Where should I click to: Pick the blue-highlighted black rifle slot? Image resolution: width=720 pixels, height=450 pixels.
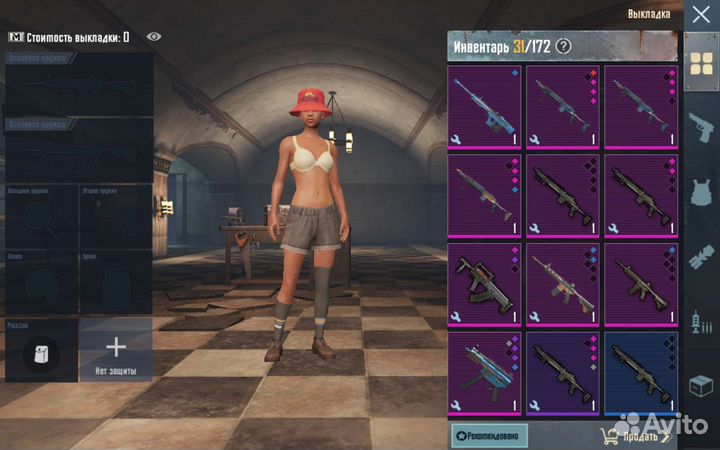[641, 372]
